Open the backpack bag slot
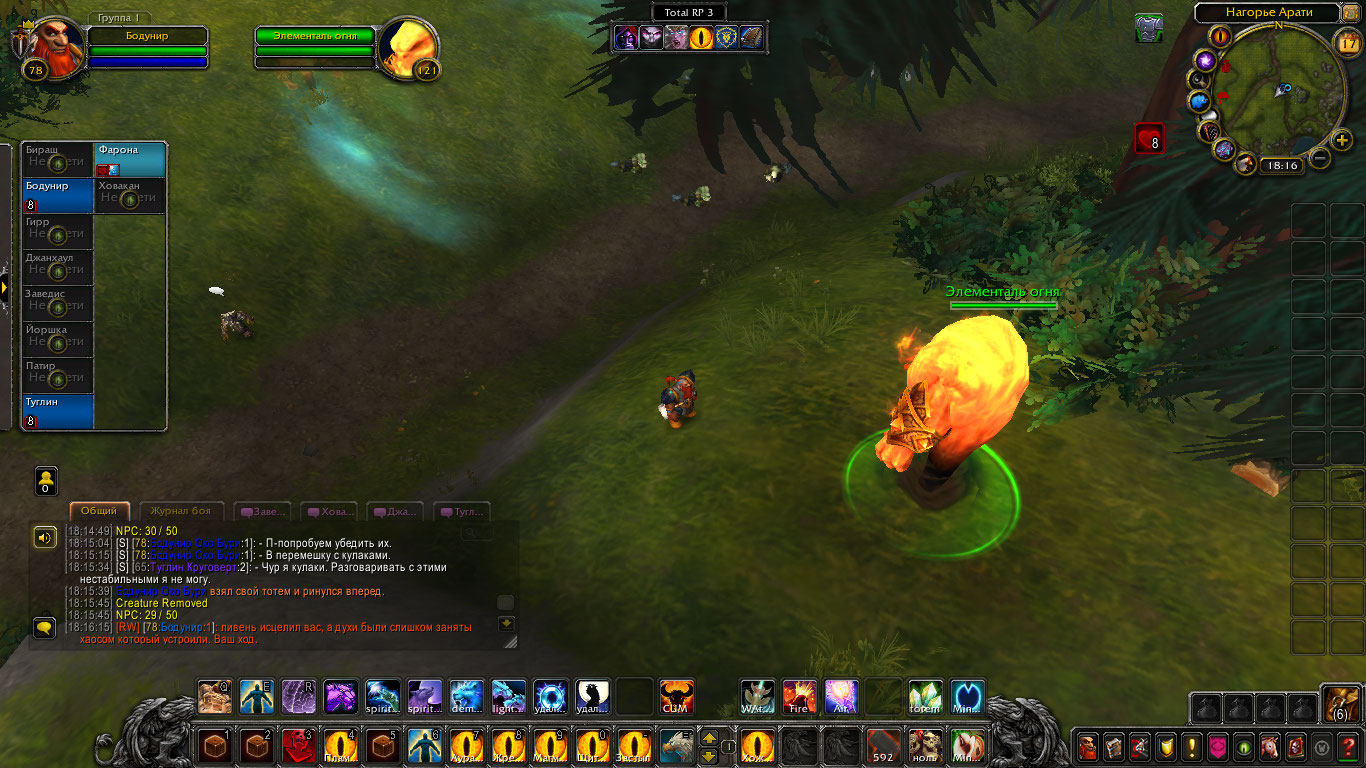The image size is (1366, 768). (1340, 704)
